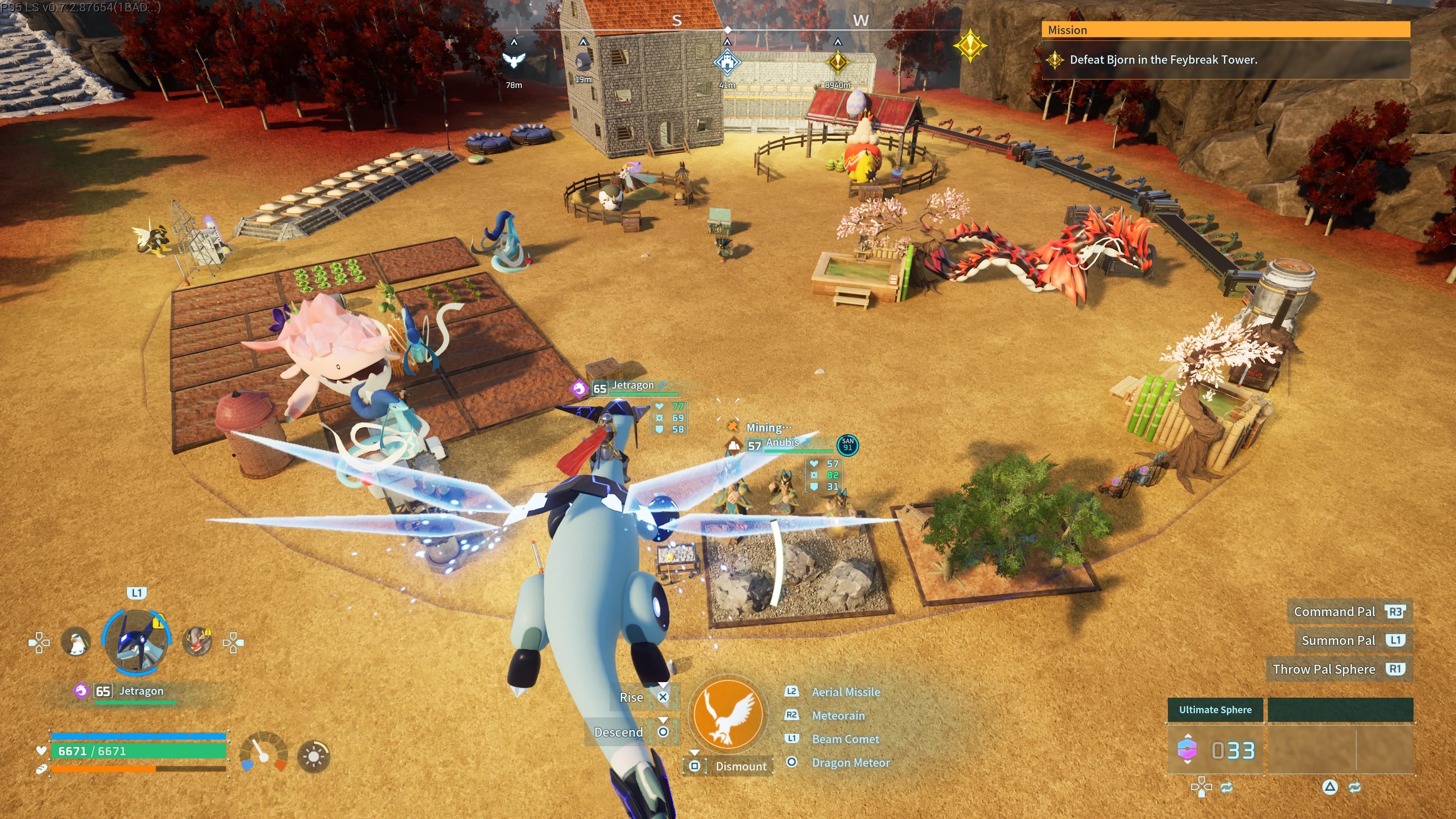Cast the Dragon Meteor skill
Viewport: 1456px width, 819px height.
tap(850, 763)
